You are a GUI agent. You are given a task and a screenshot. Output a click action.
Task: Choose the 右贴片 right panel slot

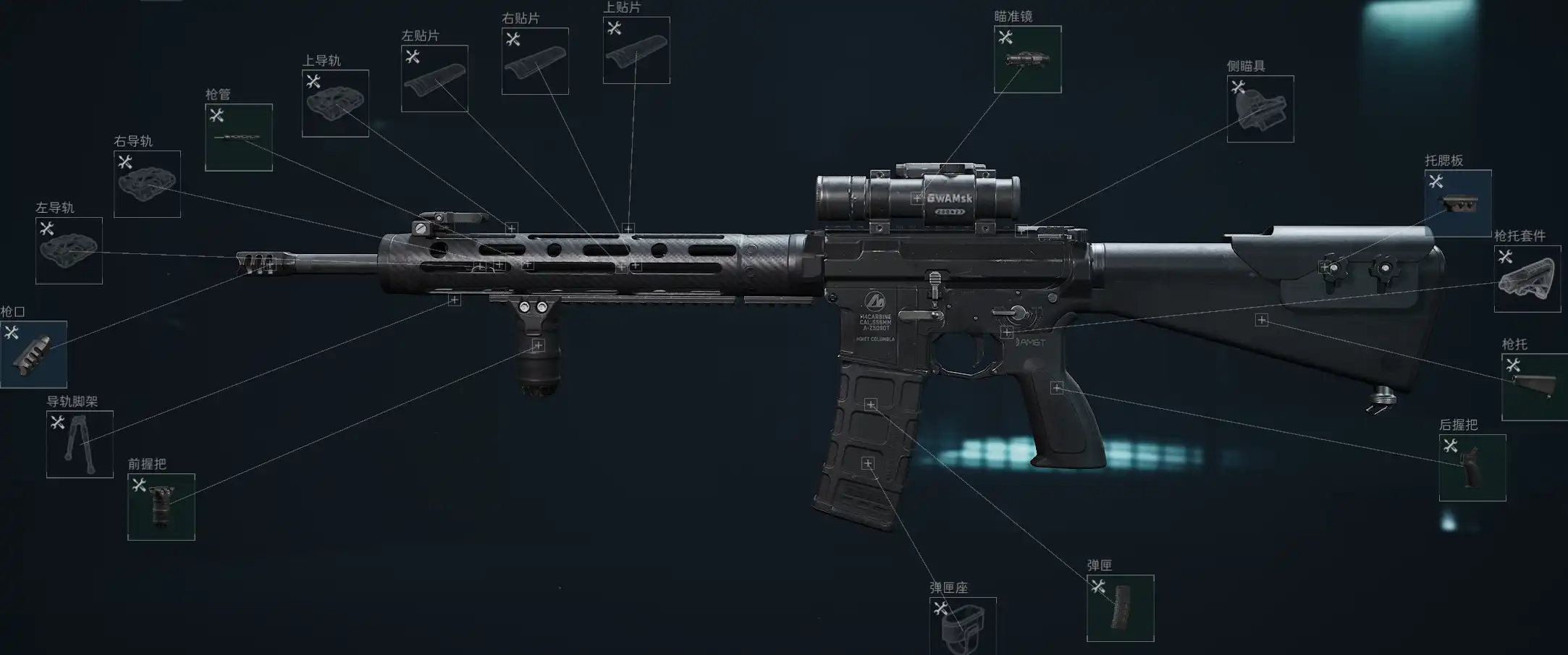point(535,62)
